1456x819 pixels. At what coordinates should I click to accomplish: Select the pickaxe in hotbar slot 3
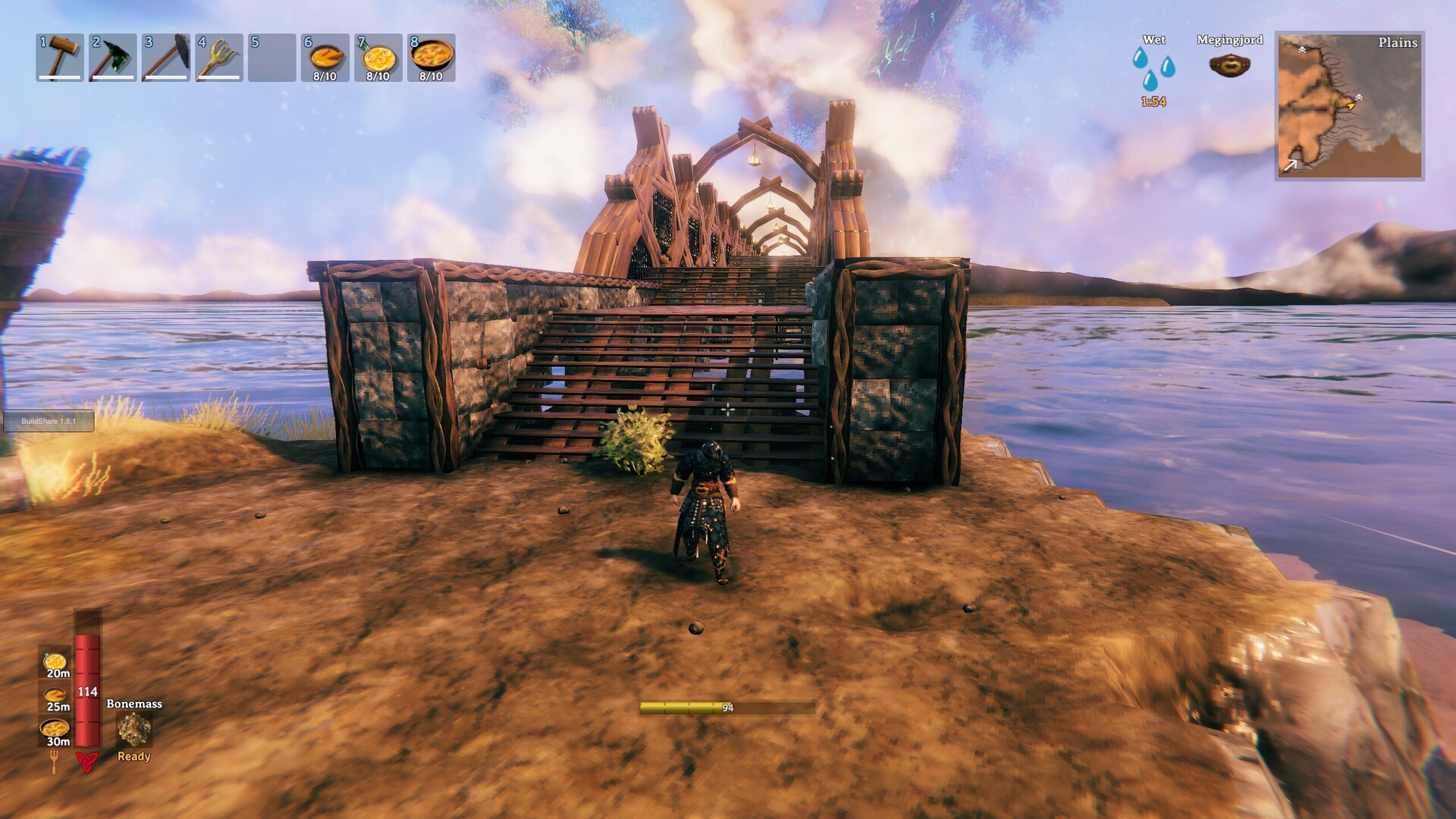point(167,56)
